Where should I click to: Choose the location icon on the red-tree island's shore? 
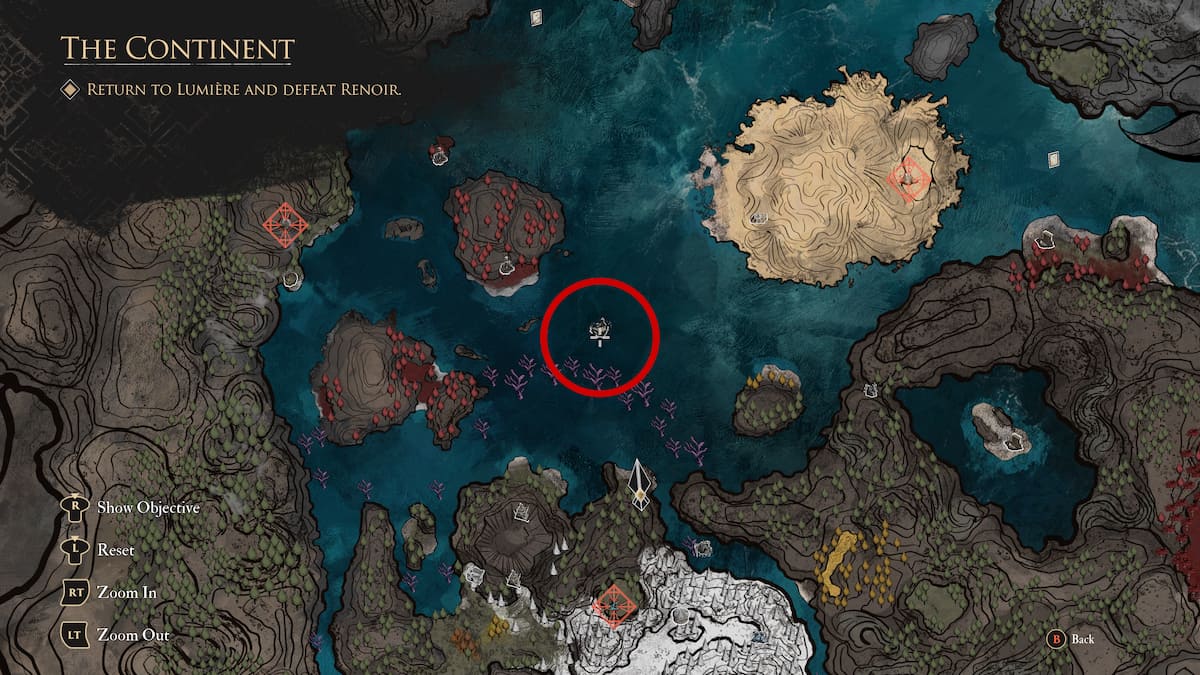(507, 265)
